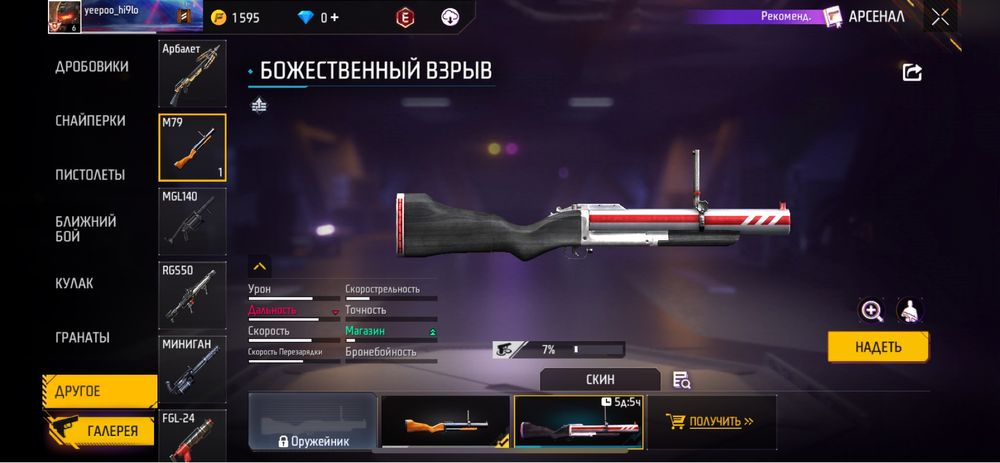Select the default wooden M79 skin thumbnail

pos(445,422)
